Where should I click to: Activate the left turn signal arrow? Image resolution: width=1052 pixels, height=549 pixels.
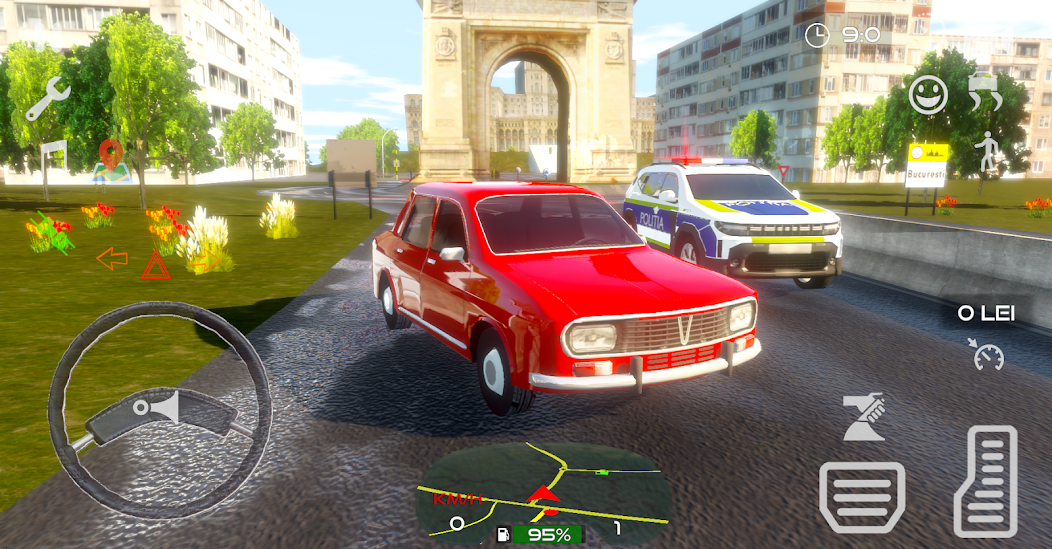112,259
